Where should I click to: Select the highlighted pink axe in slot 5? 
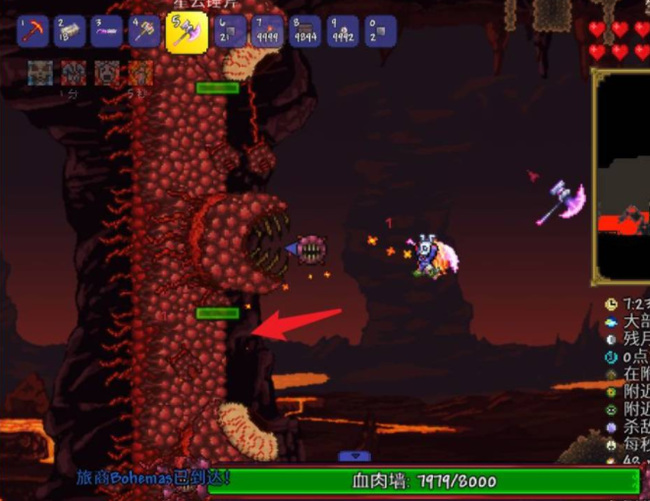tap(185, 30)
